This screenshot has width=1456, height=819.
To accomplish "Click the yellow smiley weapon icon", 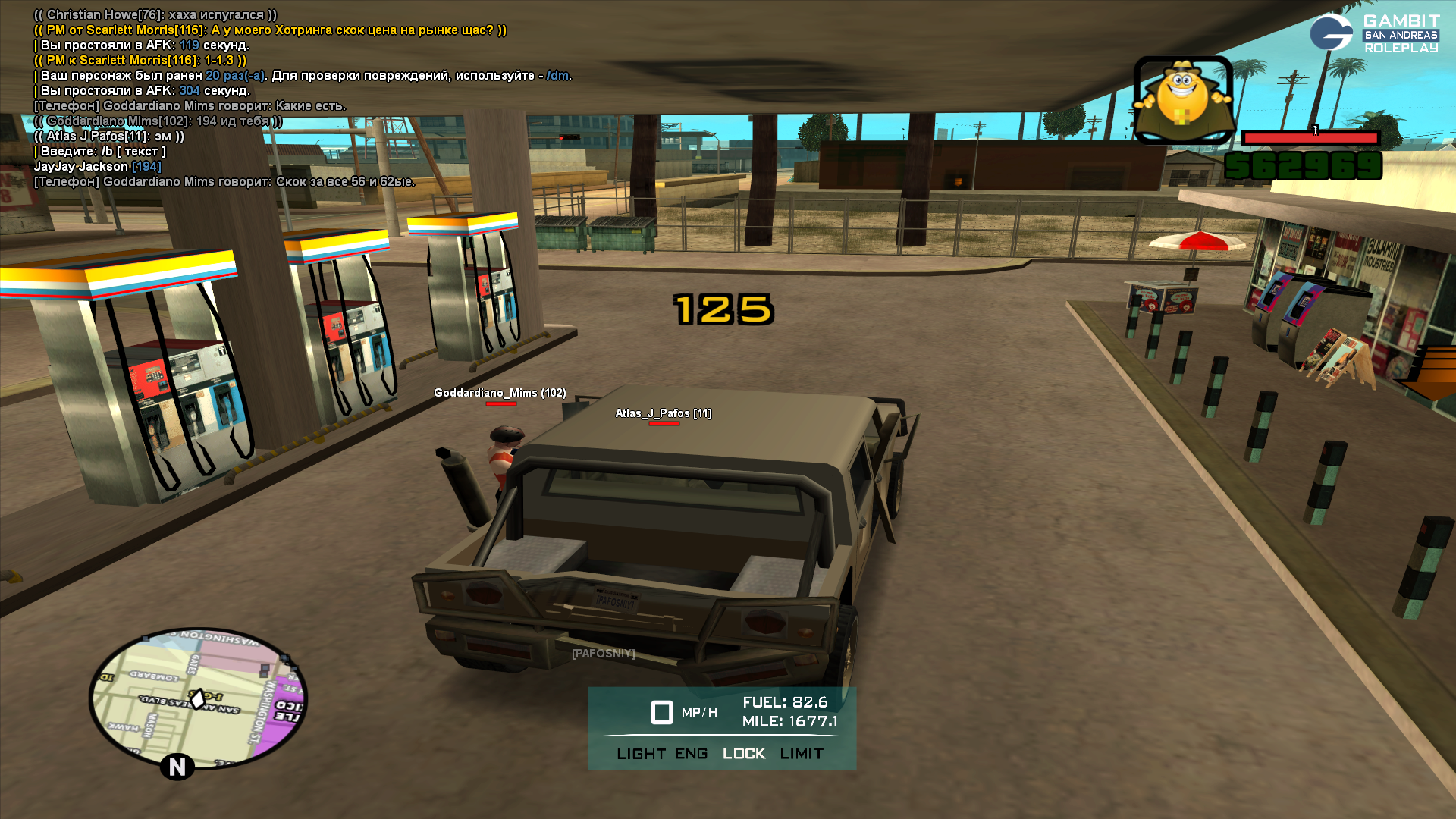I will (1183, 100).
